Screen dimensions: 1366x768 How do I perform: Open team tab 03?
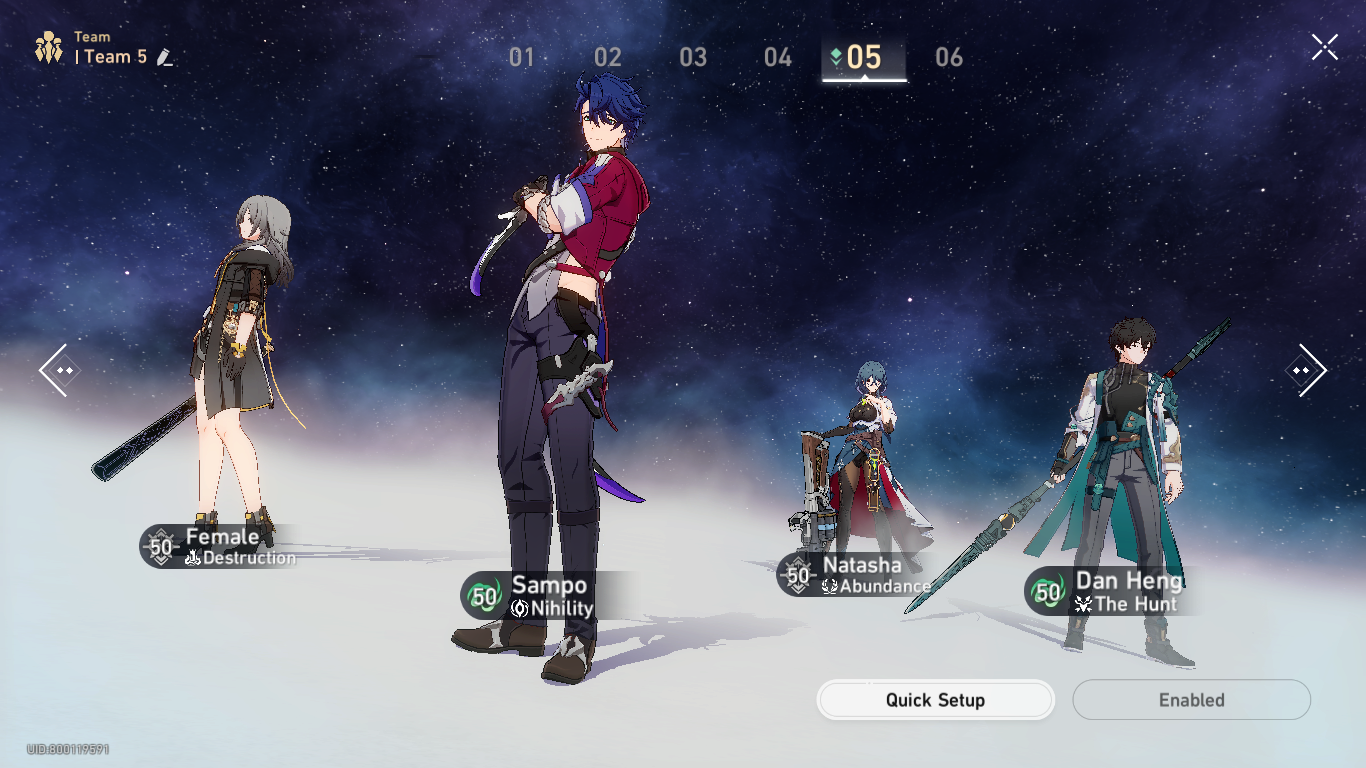692,58
